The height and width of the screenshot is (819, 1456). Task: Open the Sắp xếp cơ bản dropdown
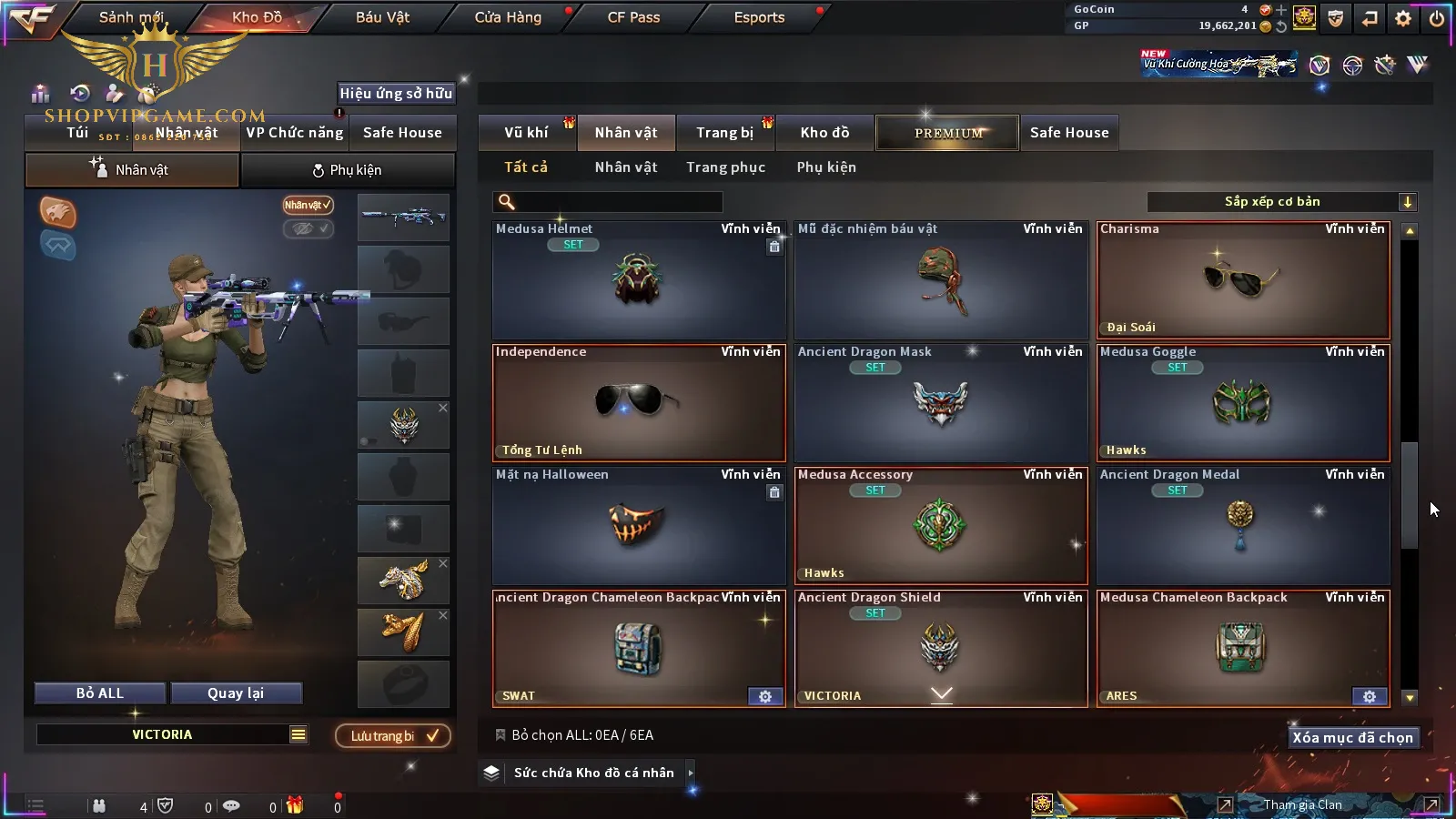1281,202
